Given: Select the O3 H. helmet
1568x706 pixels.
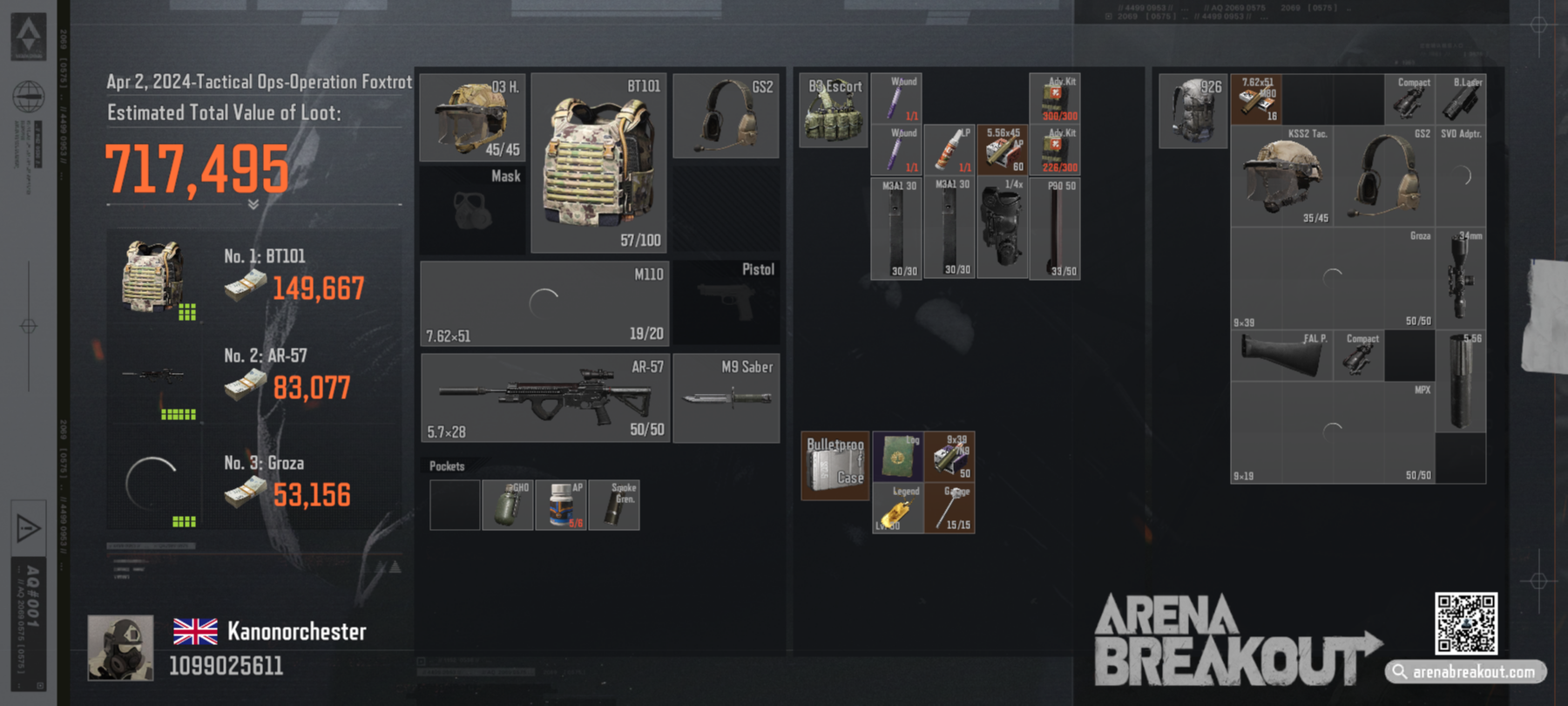Looking at the screenshot, I should coord(470,113).
